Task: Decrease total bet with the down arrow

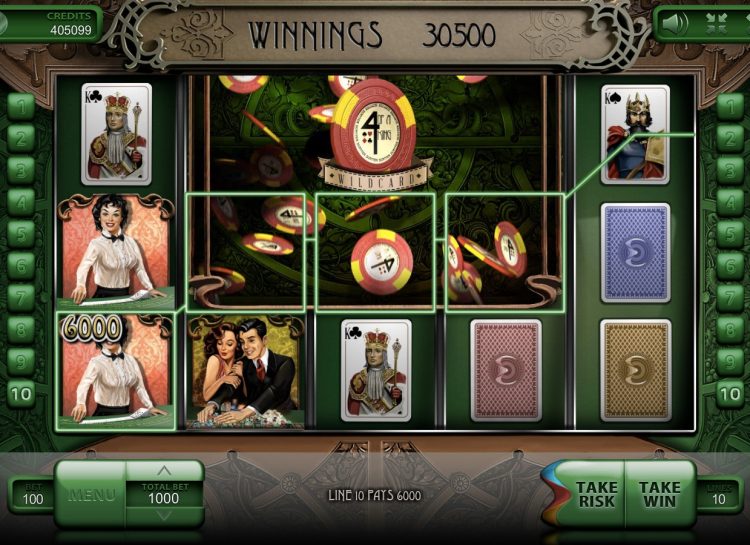Action: pyautogui.click(x=164, y=516)
